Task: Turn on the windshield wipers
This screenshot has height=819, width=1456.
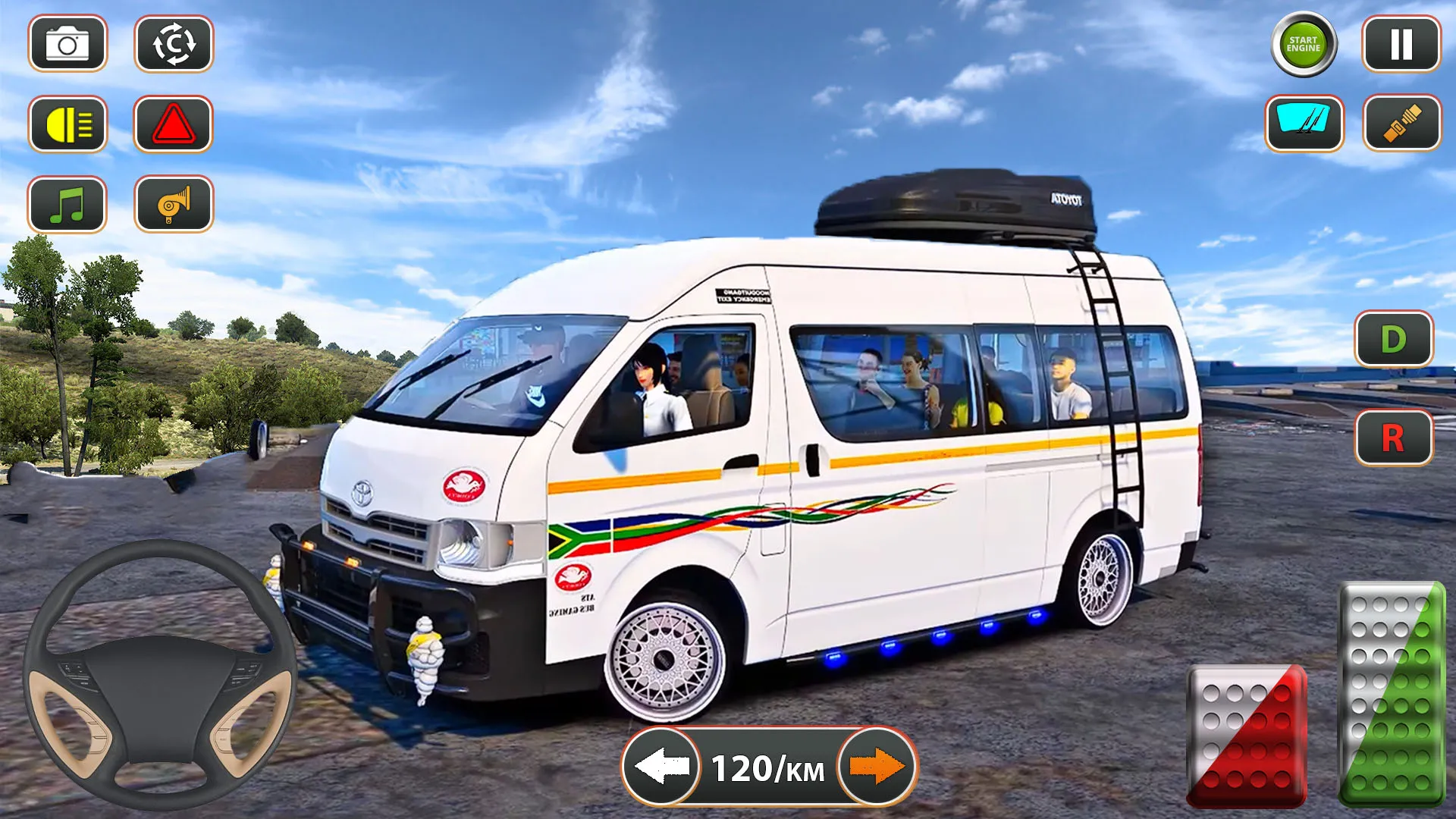Action: (1303, 124)
